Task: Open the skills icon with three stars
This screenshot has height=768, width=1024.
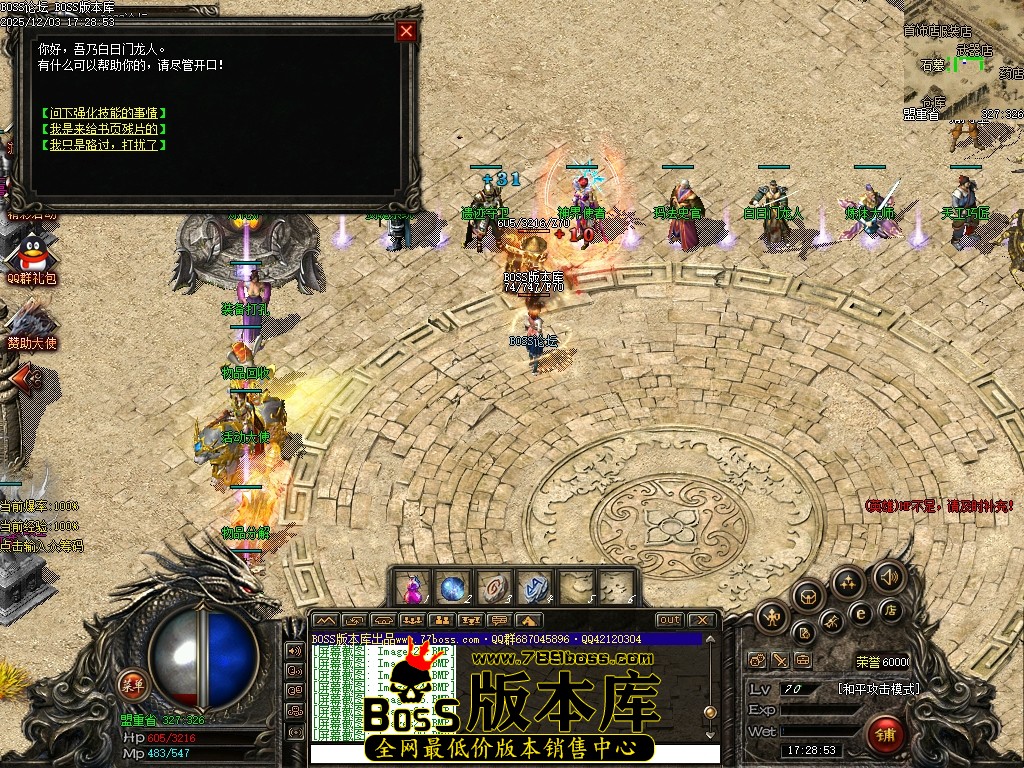Action: [x=848, y=583]
